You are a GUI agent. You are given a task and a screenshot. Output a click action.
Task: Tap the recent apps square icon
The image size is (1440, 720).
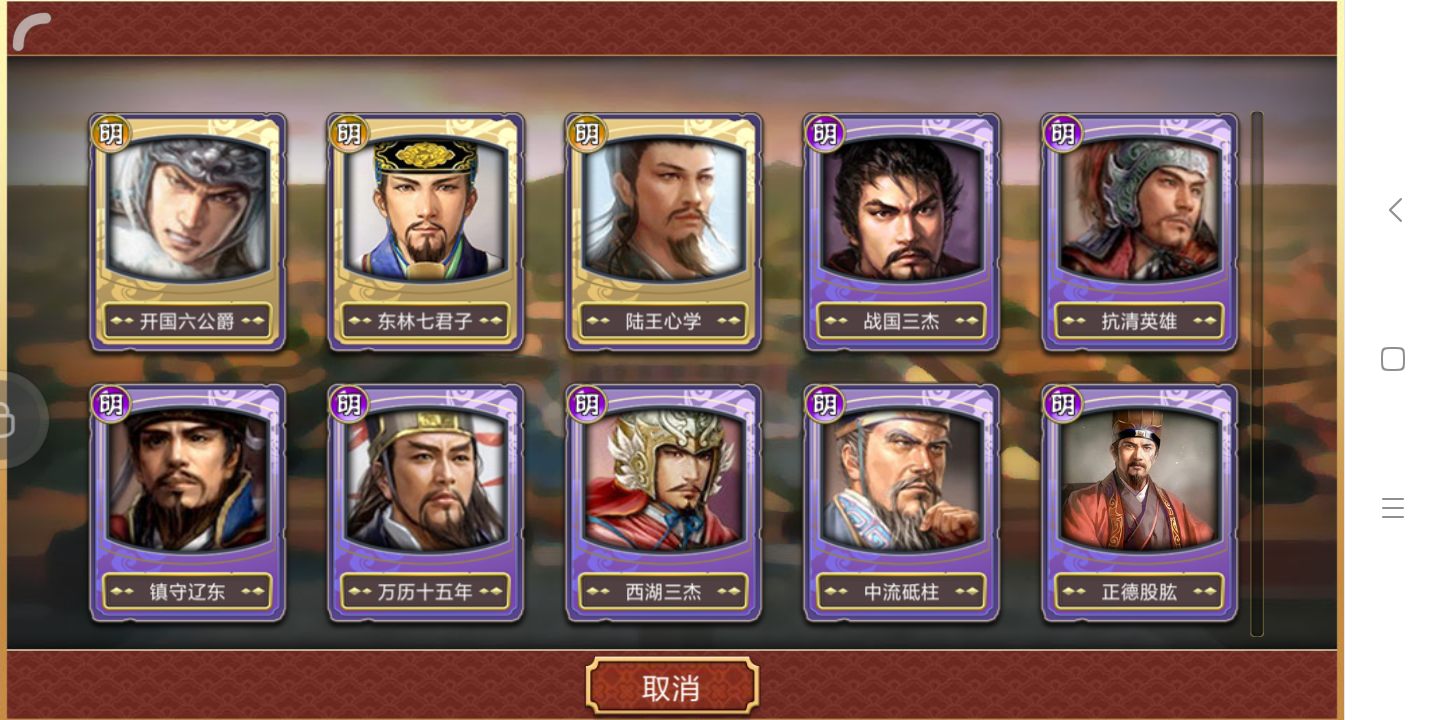tap(1393, 358)
